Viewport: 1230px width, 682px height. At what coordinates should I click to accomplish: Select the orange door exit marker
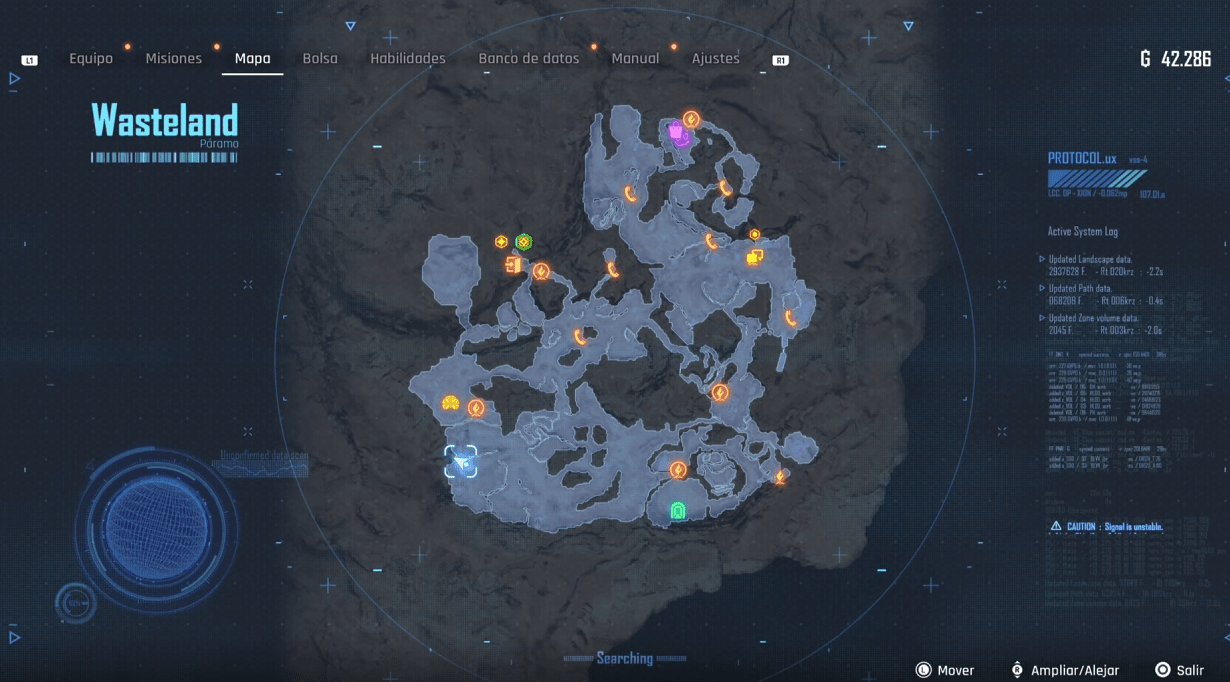click(x=514, y=265)
